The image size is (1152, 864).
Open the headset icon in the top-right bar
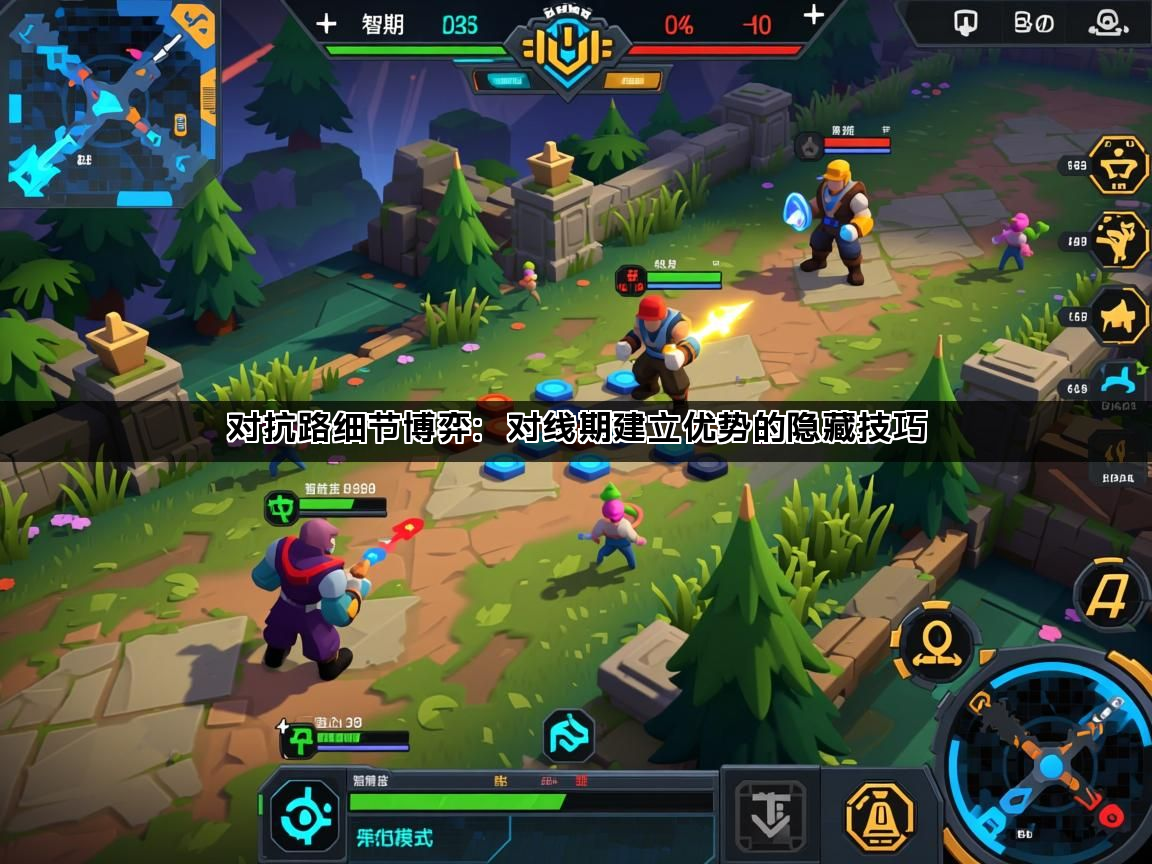click(1107, 23)
